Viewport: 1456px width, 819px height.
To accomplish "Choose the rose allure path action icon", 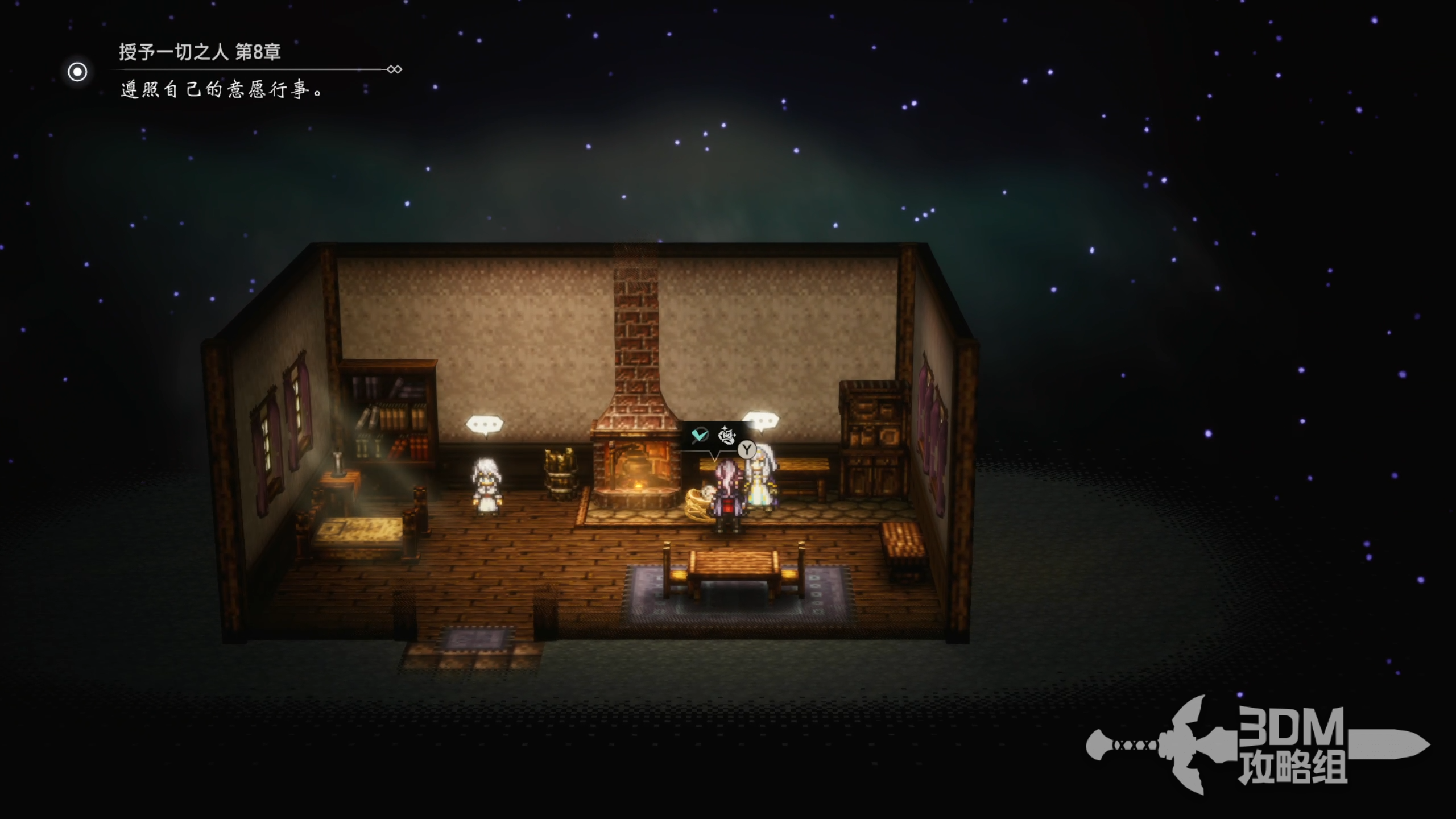I will (726, 436).
